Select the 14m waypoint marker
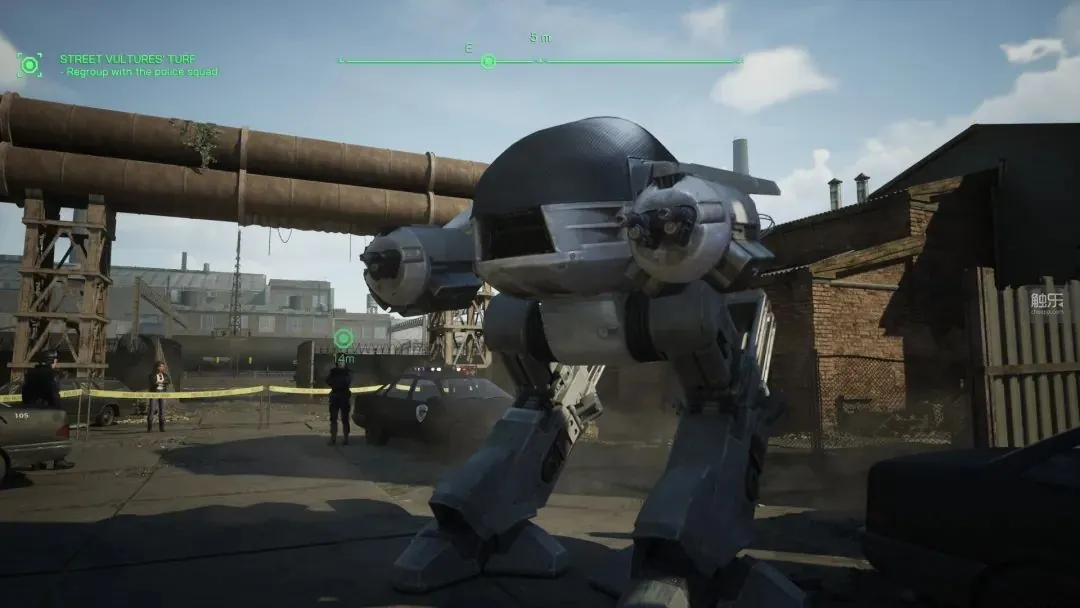Image resolution: width=1080 pixels, height=608 pixels. 343,339
